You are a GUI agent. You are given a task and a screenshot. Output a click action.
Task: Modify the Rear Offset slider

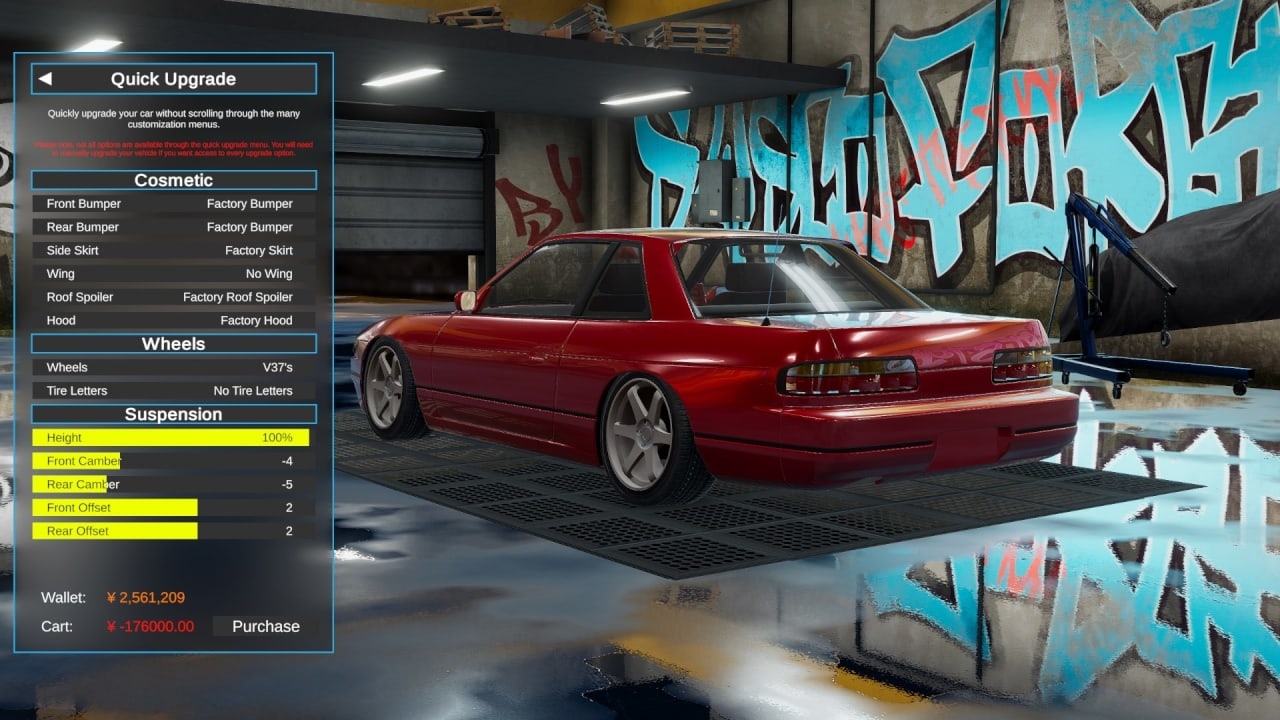(x=171, y=531)
